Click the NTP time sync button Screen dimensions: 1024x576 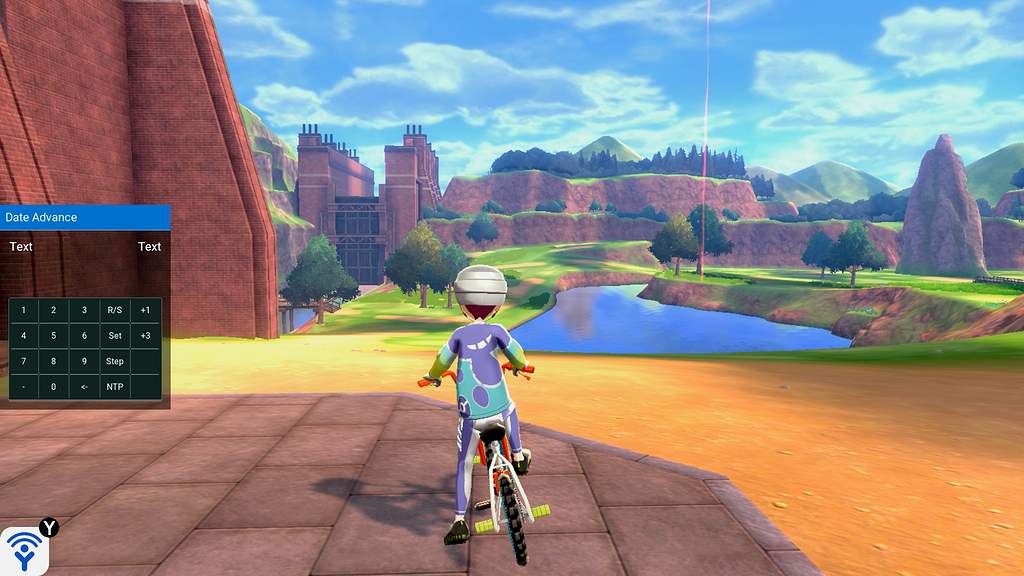pyautogui.click(x=115, y=387)
